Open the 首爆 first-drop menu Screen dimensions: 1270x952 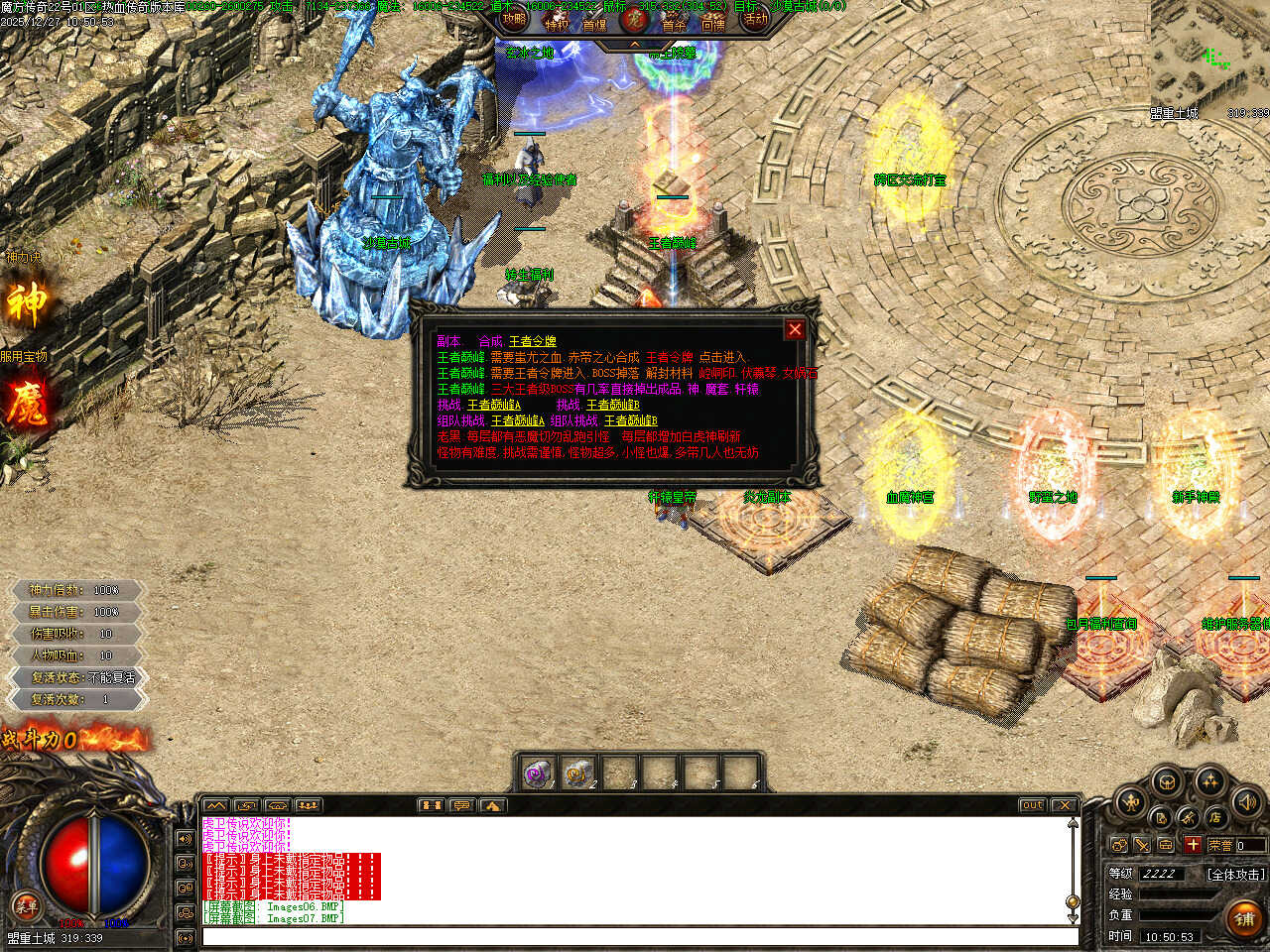click(x=594, y=24)
